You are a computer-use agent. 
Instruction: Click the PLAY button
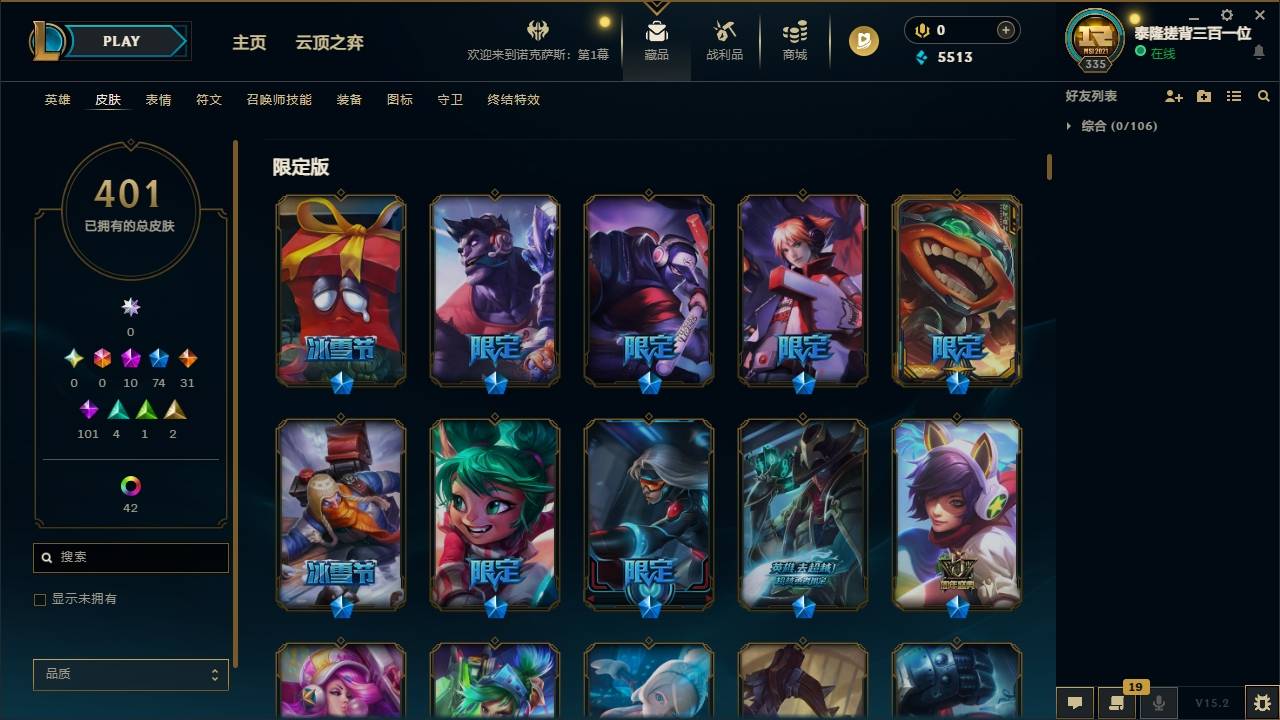click(120, 41)
